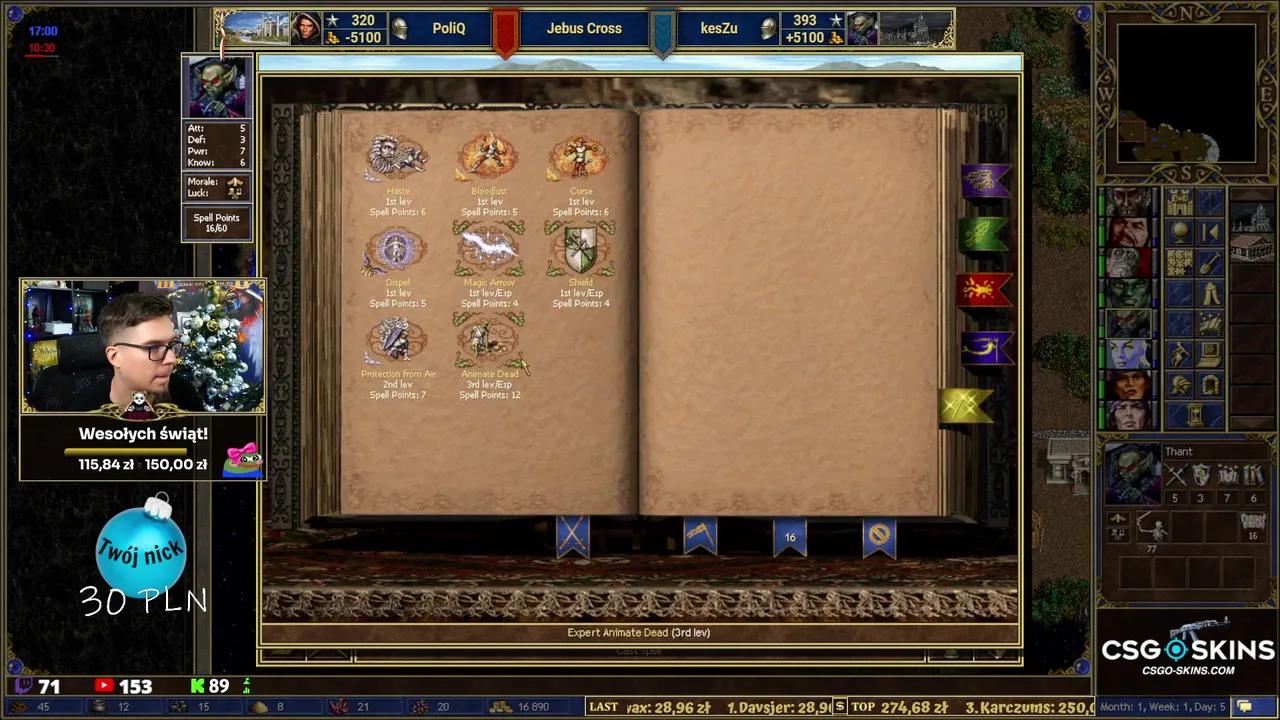The height and width of the screenshot is (720, 1280).
Task: Toggle the green Earth Magic spell filter
Action: point(982,234)
